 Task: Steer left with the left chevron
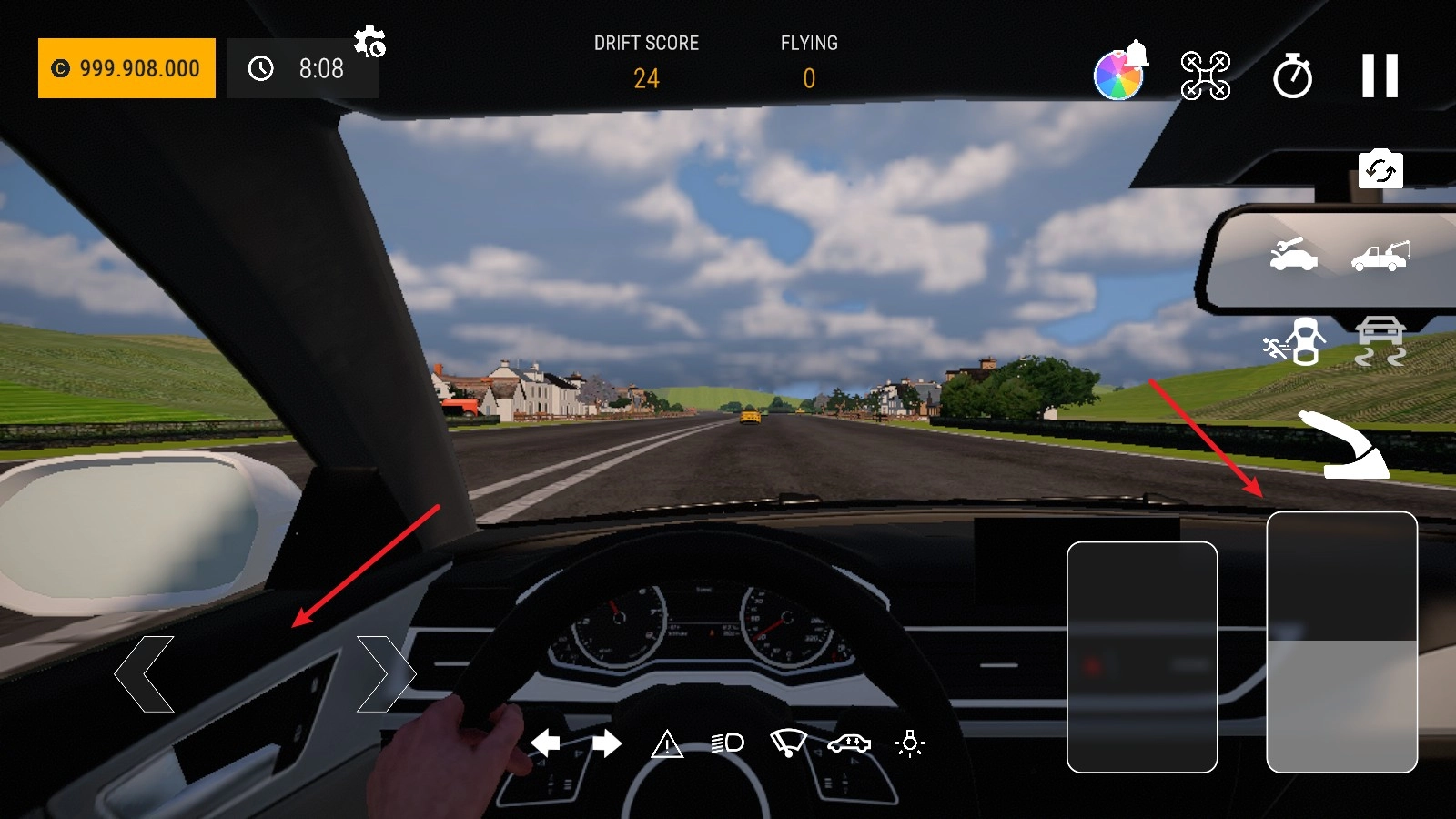(x=144, y=673)
